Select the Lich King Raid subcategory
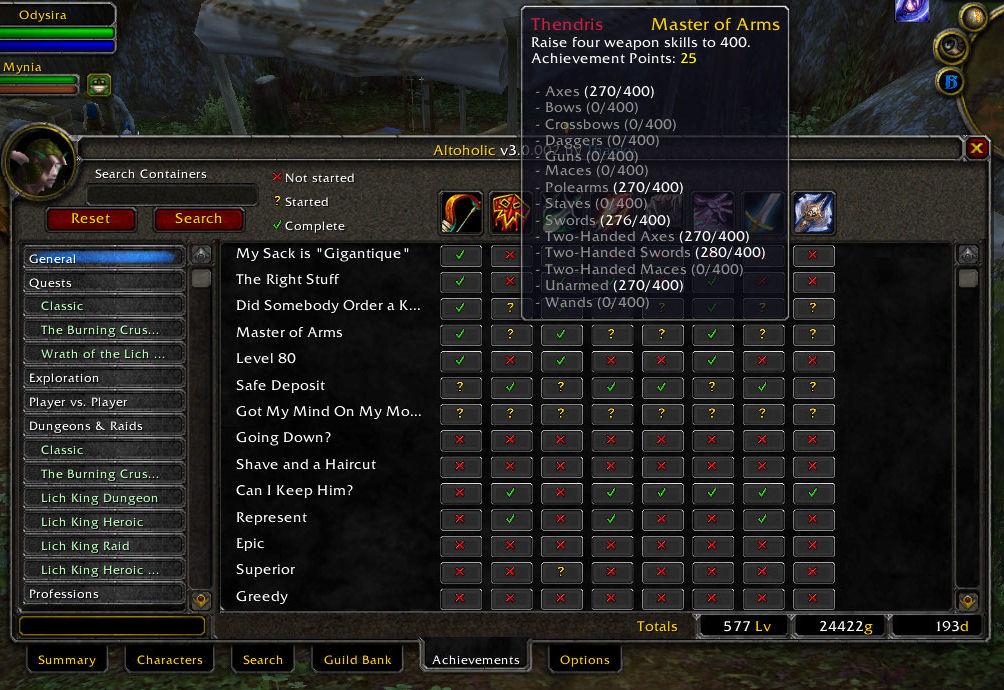 coord(104,546)
